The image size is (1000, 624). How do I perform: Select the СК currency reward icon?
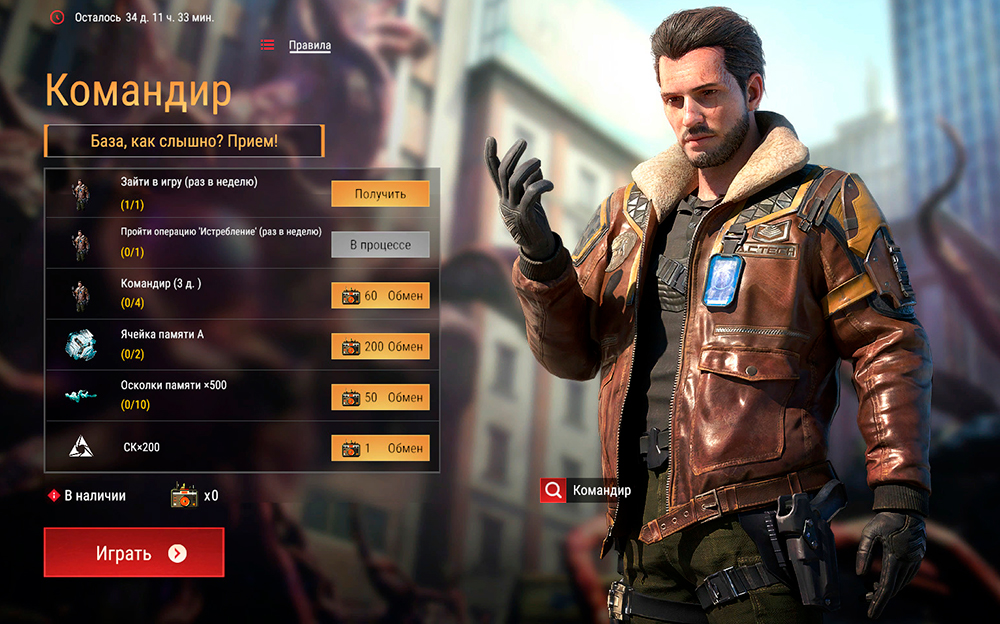[81, 447]
